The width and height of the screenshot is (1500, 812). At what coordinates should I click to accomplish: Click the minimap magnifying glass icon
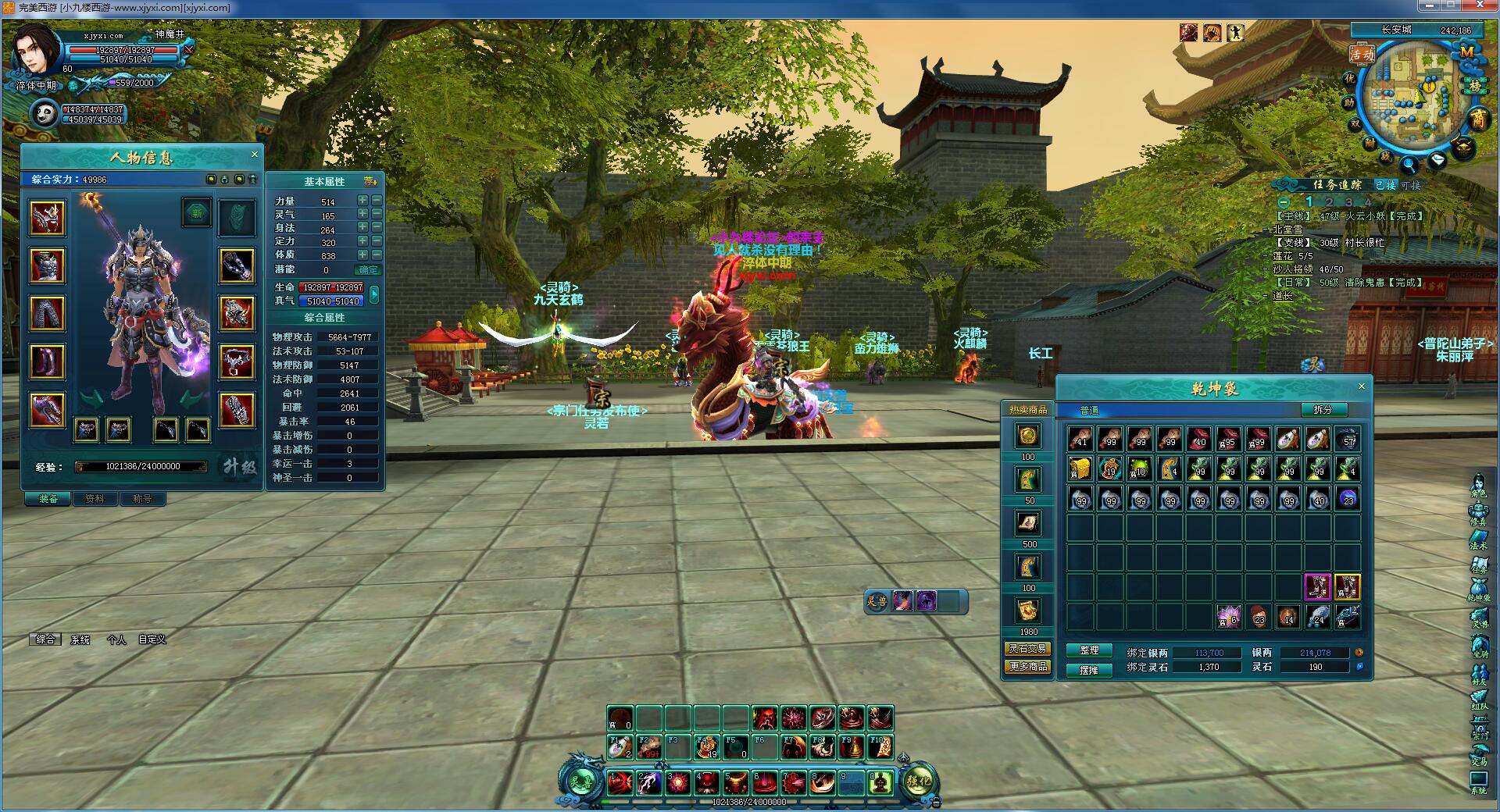pyautogui.click(x=1409, y=165)
